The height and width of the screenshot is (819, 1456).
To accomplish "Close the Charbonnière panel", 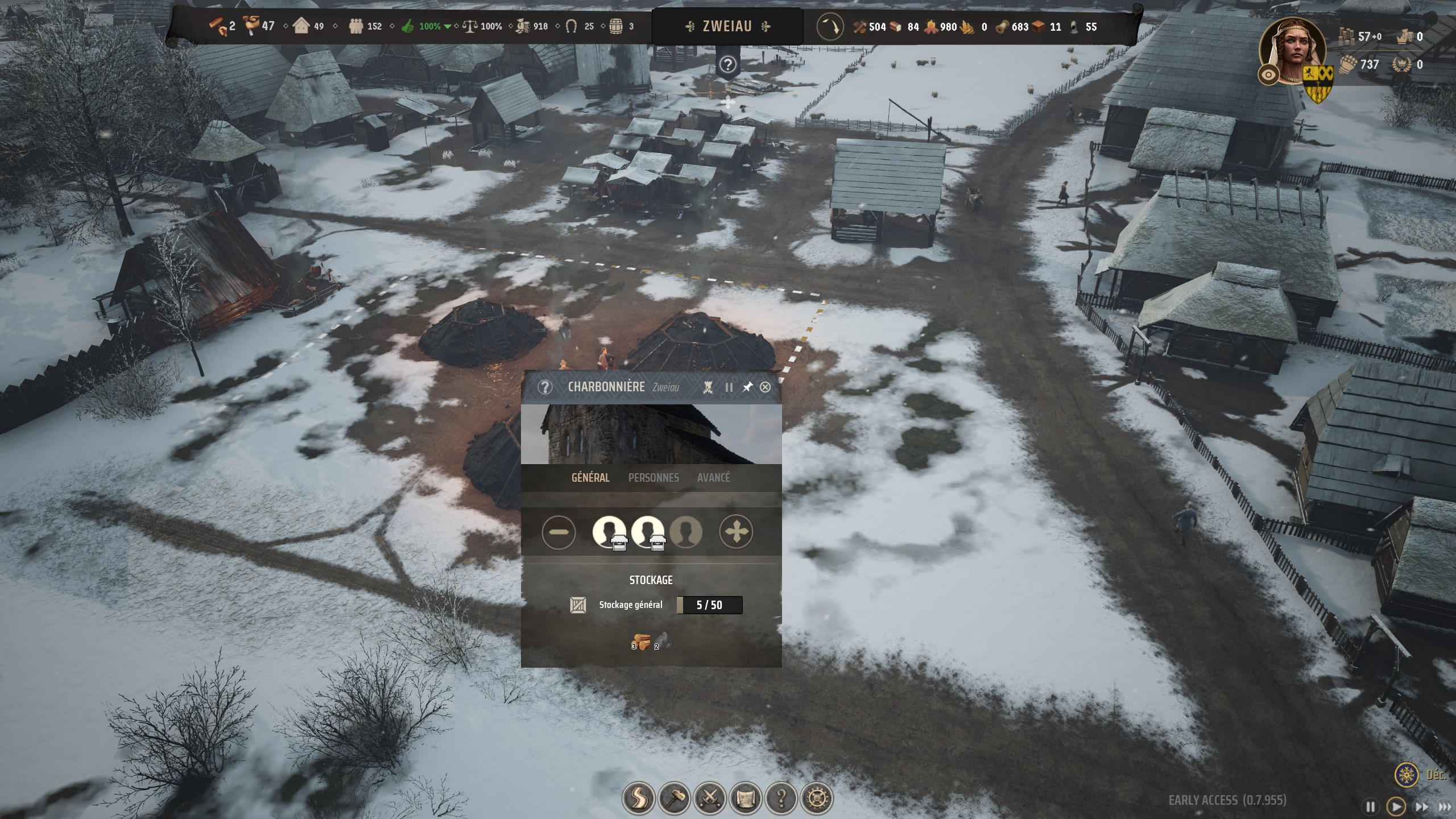I will [765, 387].
